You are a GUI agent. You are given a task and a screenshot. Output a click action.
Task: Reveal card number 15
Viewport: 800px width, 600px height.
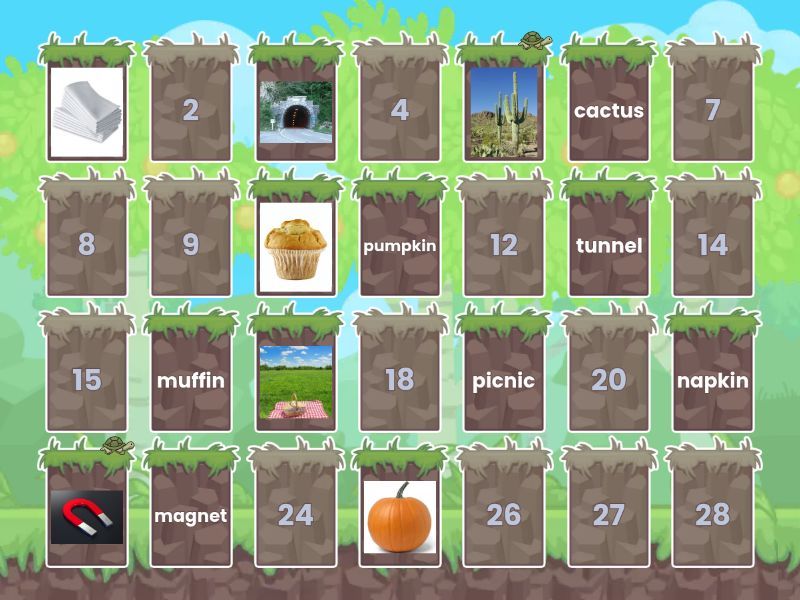87,380
